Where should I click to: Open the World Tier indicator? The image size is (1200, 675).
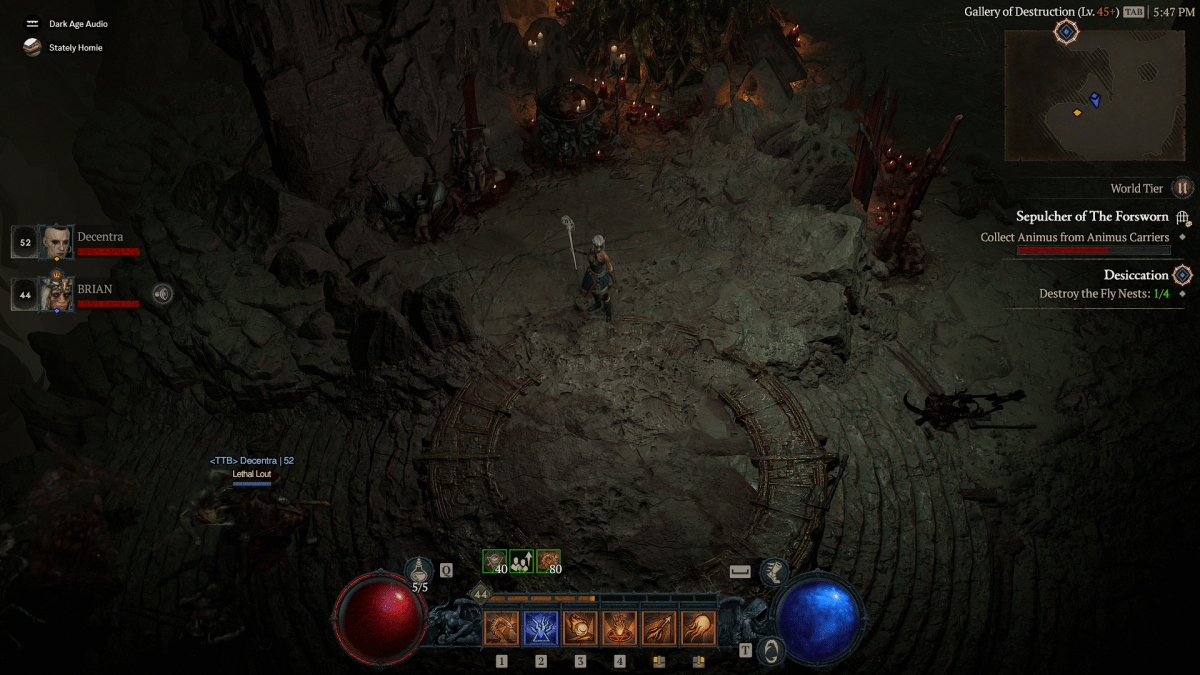pos(1182,188)
